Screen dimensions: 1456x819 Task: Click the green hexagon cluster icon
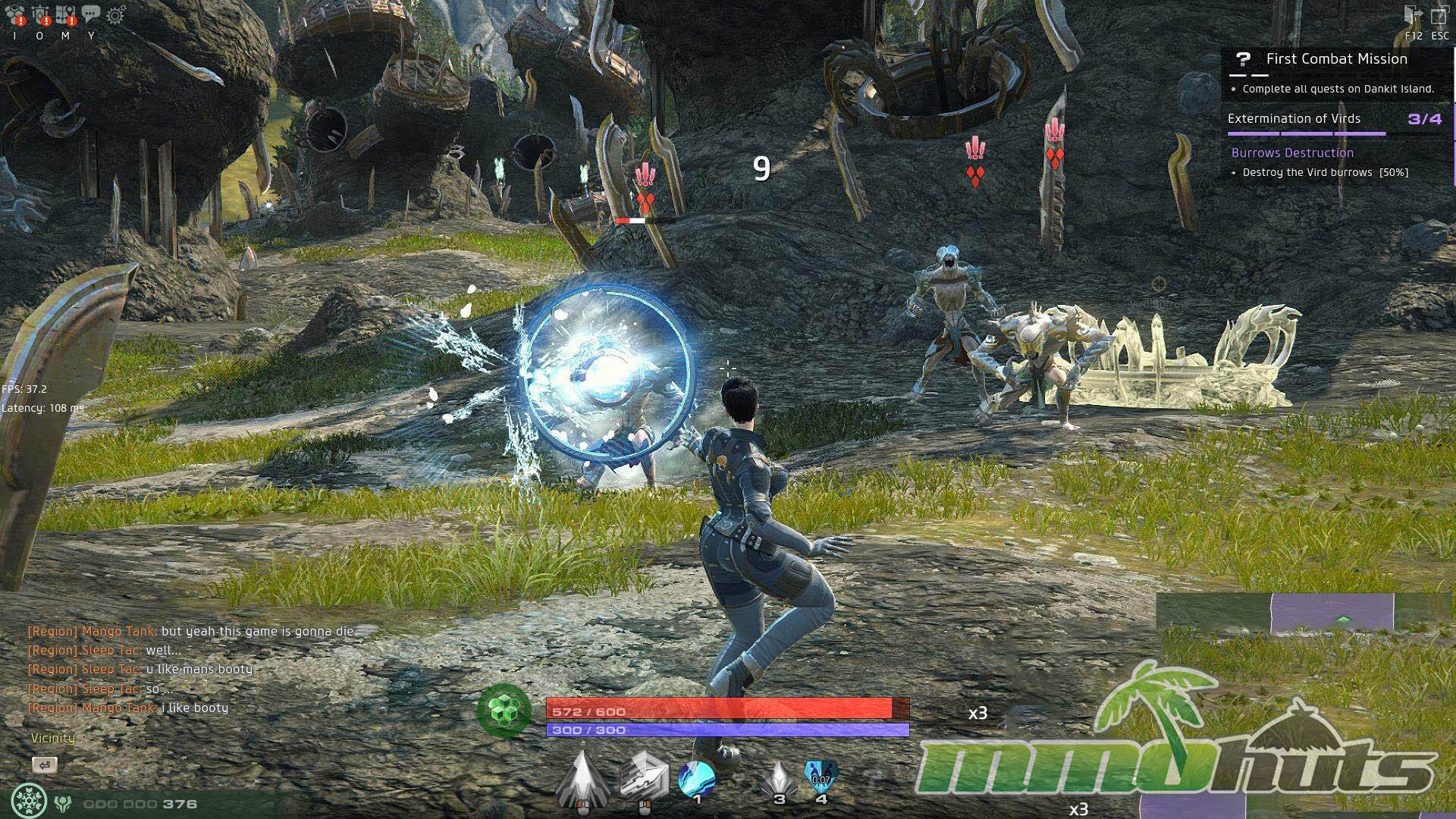click(x=504, y=711)
